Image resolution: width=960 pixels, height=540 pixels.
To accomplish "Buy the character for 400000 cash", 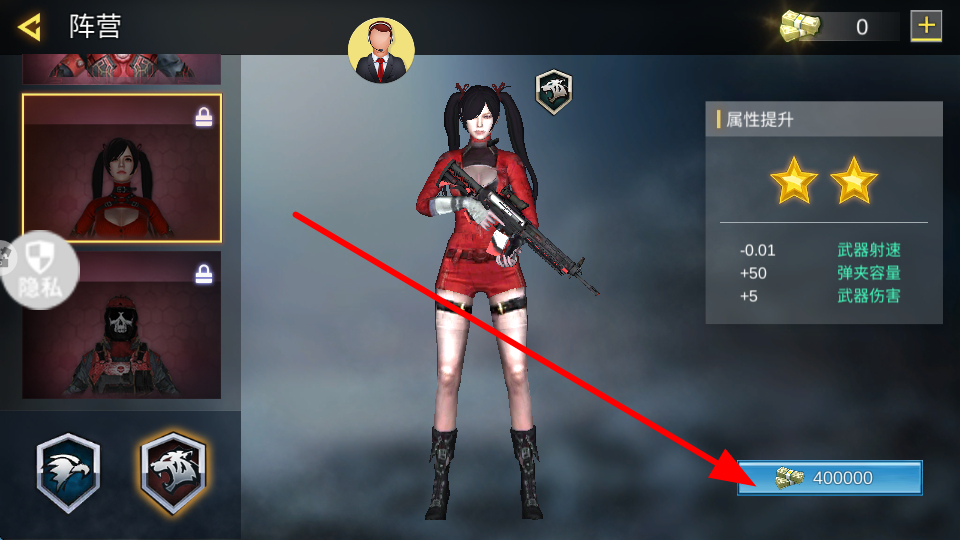I will (829, 478).
